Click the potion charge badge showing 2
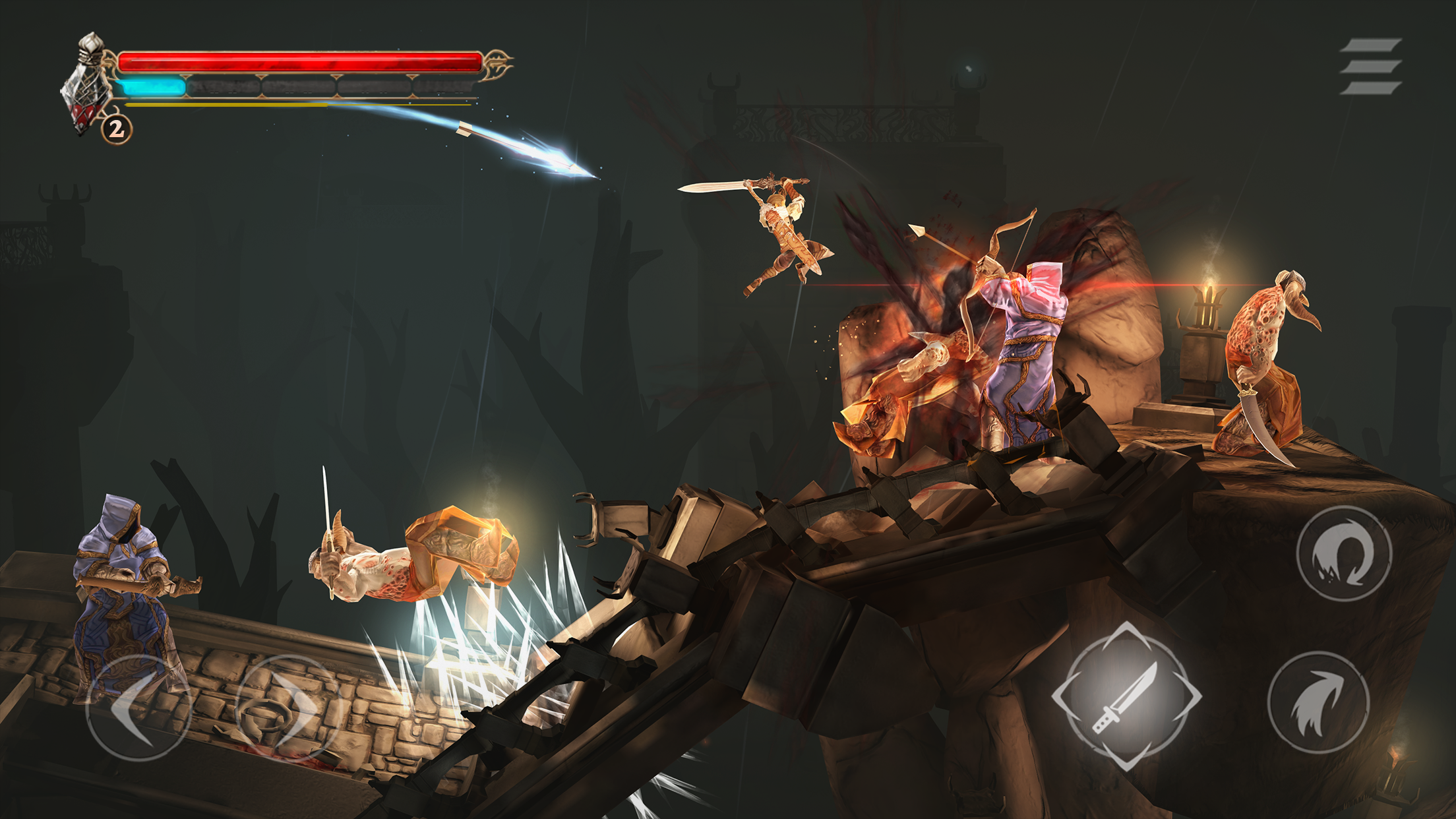The width and height of the screenshot is (1456, 819). point(115,130)
